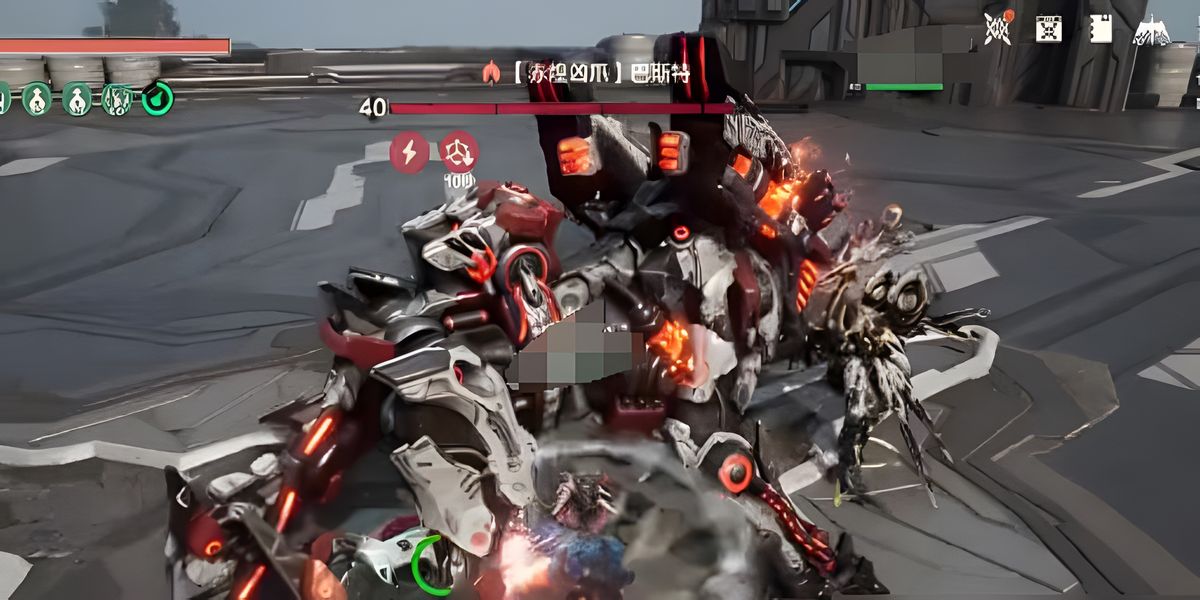Open the winged emblem menu icon

[x=1151, y=30]
